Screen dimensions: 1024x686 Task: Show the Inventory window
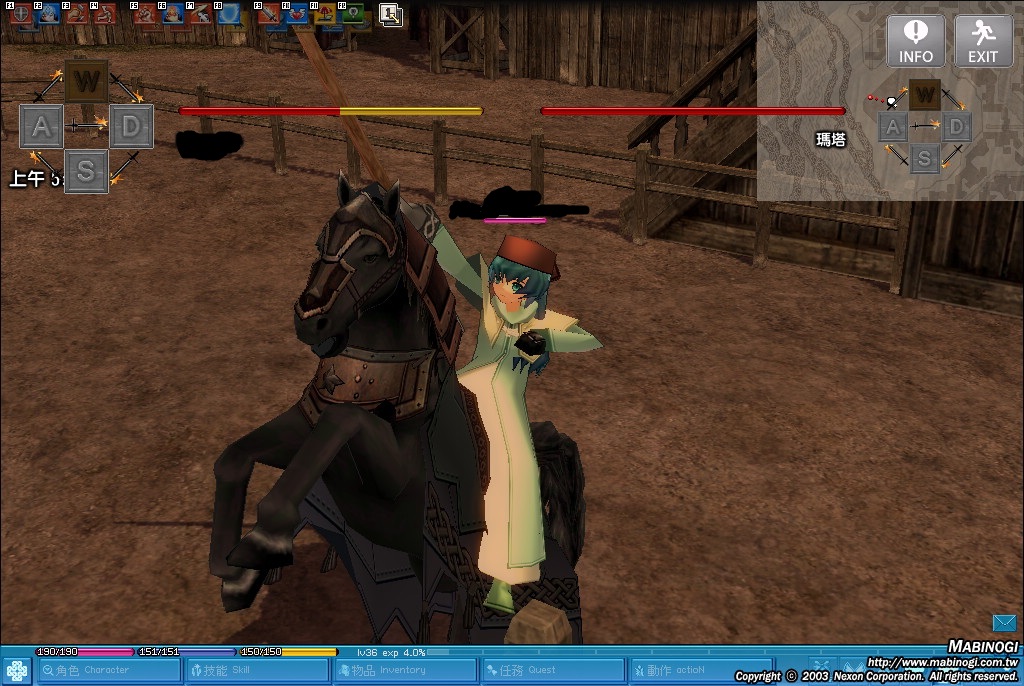click(x=403, y=670)
